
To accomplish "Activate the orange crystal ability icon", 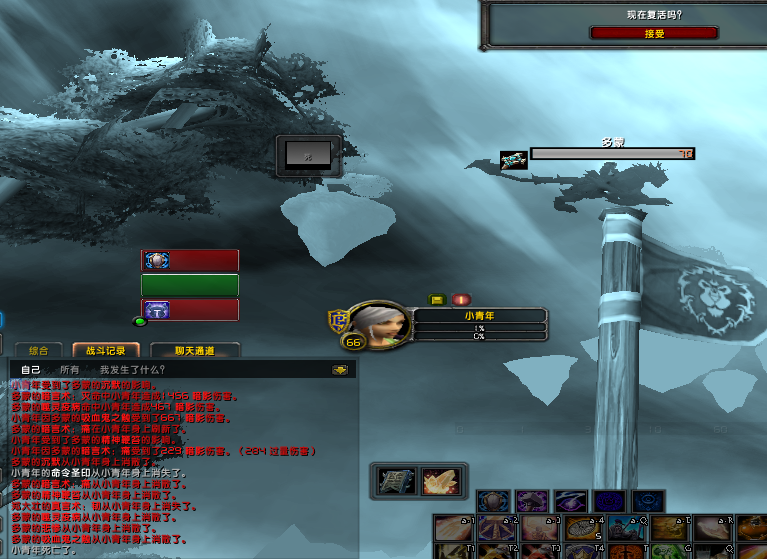I will 438,481.
